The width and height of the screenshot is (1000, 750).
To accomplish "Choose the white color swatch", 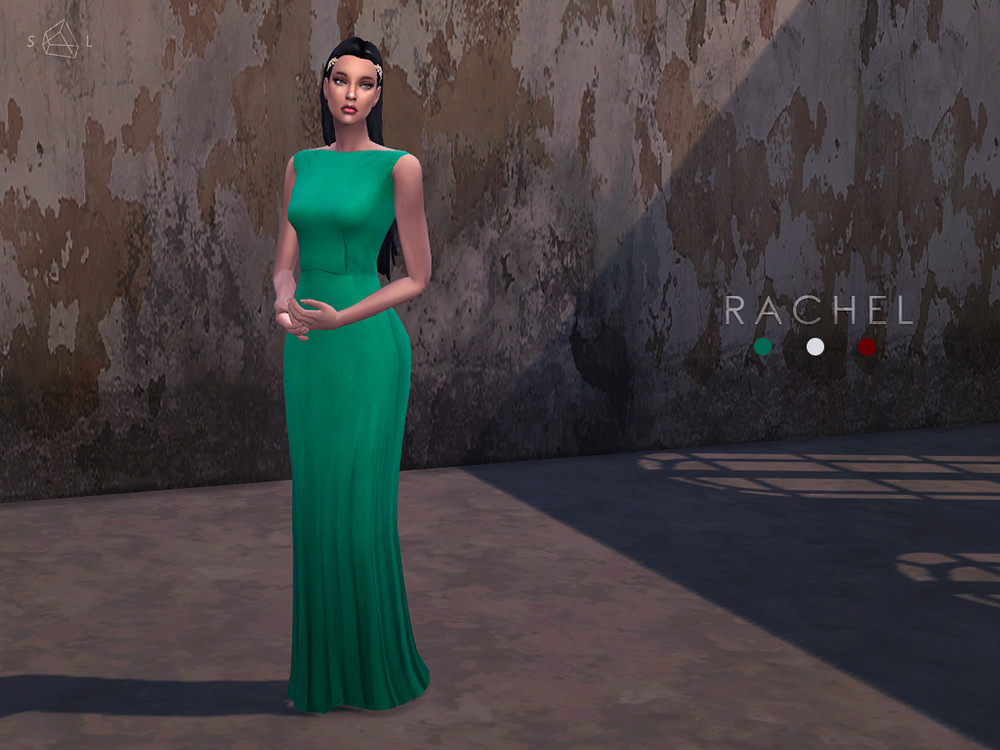I will 815,347.
